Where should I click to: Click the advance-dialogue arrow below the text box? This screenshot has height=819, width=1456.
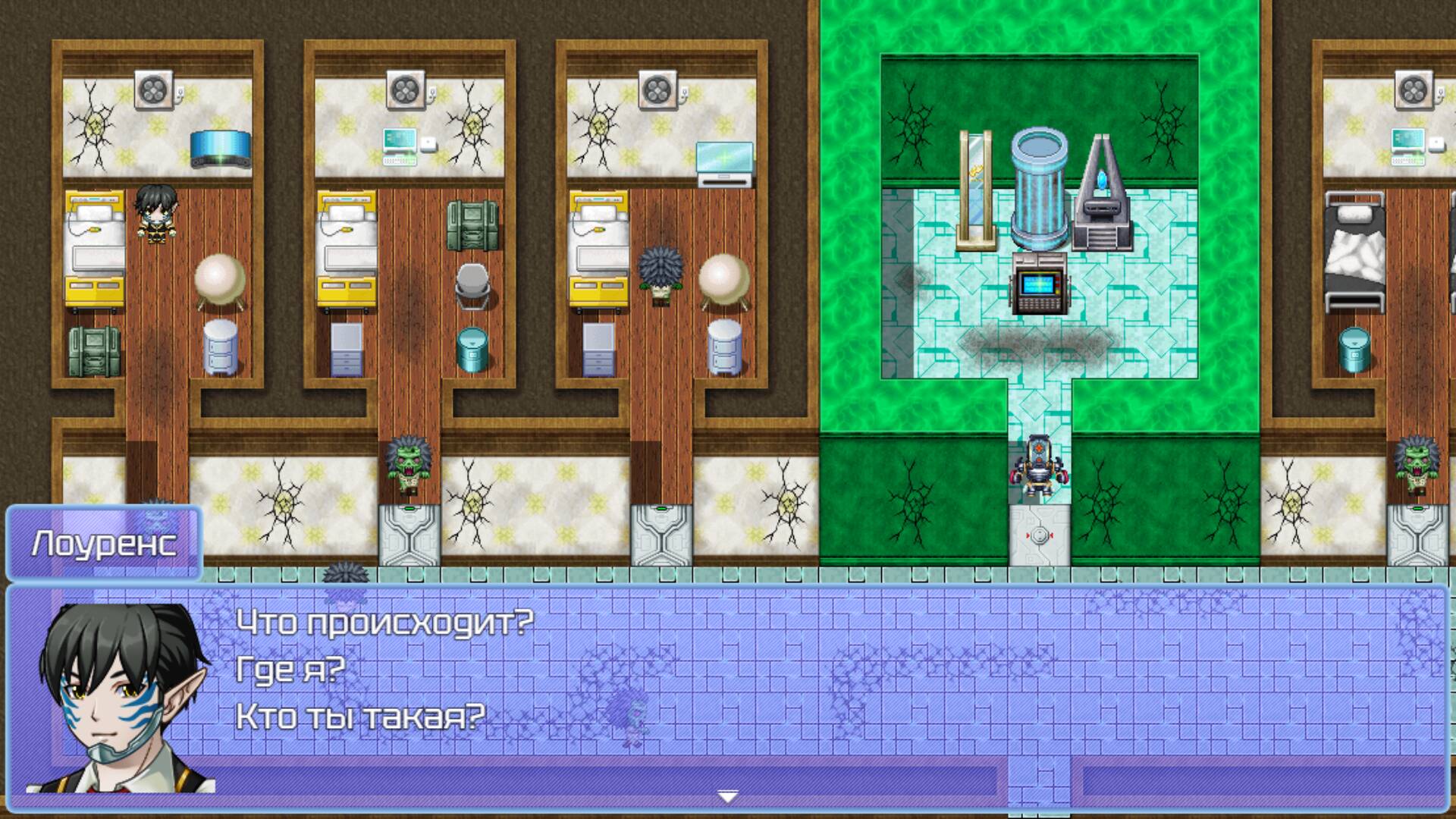tap(726, 797)
